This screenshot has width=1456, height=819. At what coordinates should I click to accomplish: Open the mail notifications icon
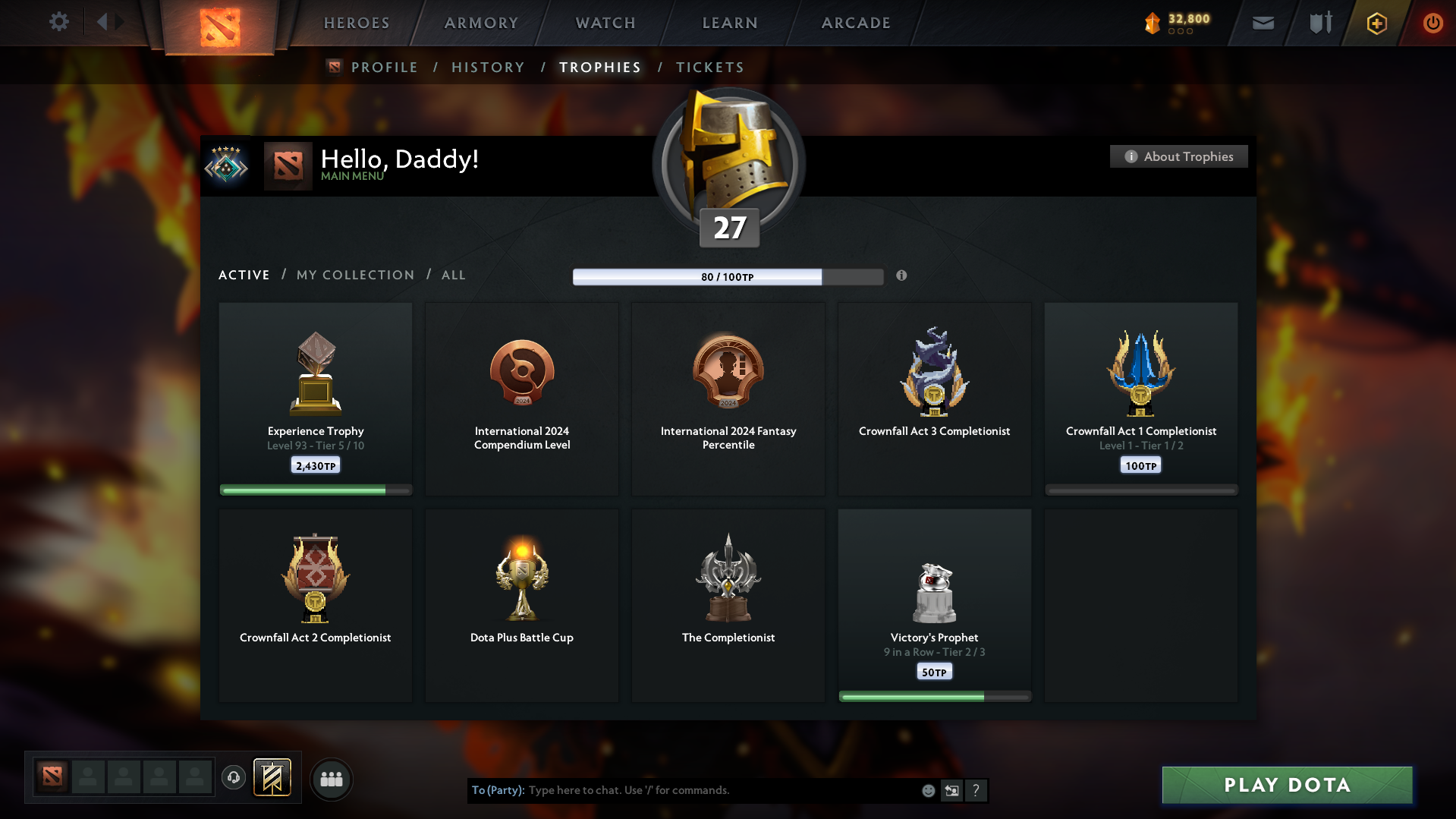[x=1262, y=23]
